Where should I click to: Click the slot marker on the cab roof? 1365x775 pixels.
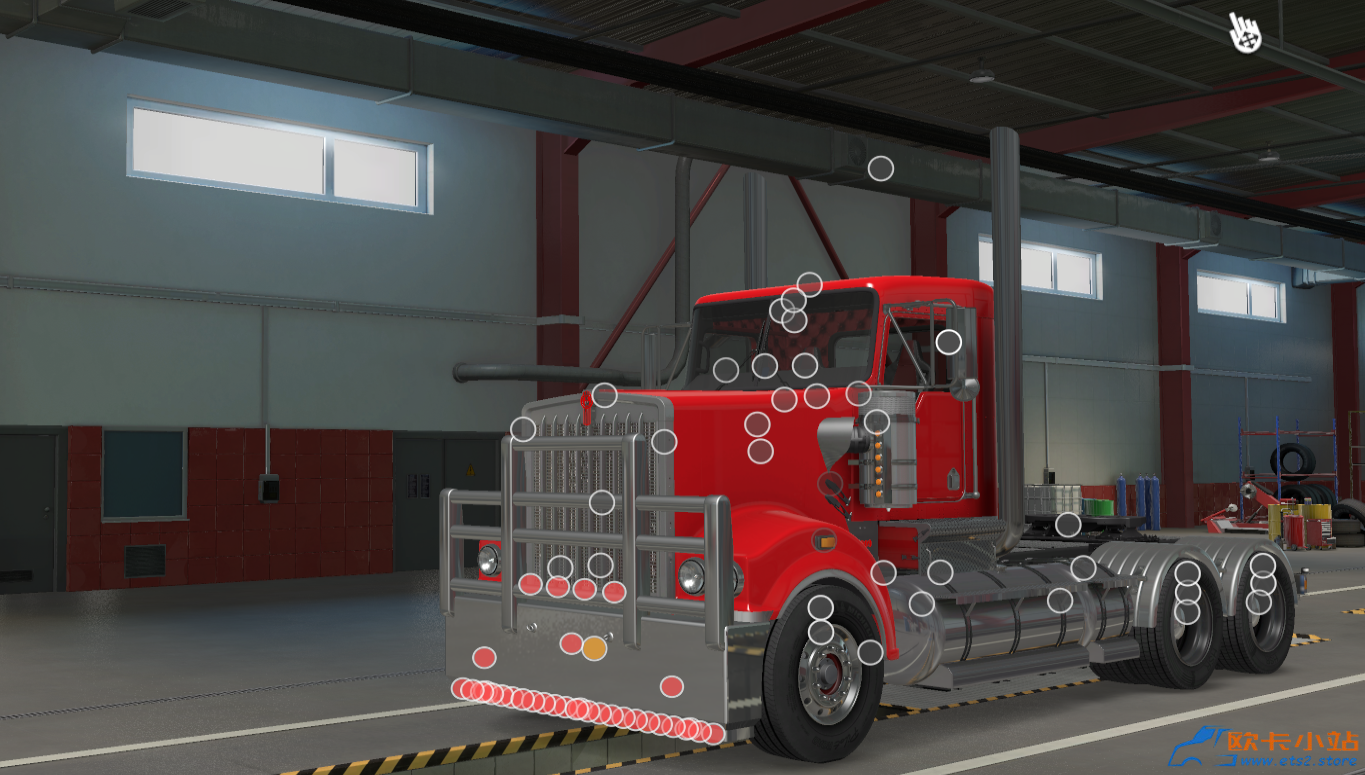pyautogui.click(x=810, y=285)
